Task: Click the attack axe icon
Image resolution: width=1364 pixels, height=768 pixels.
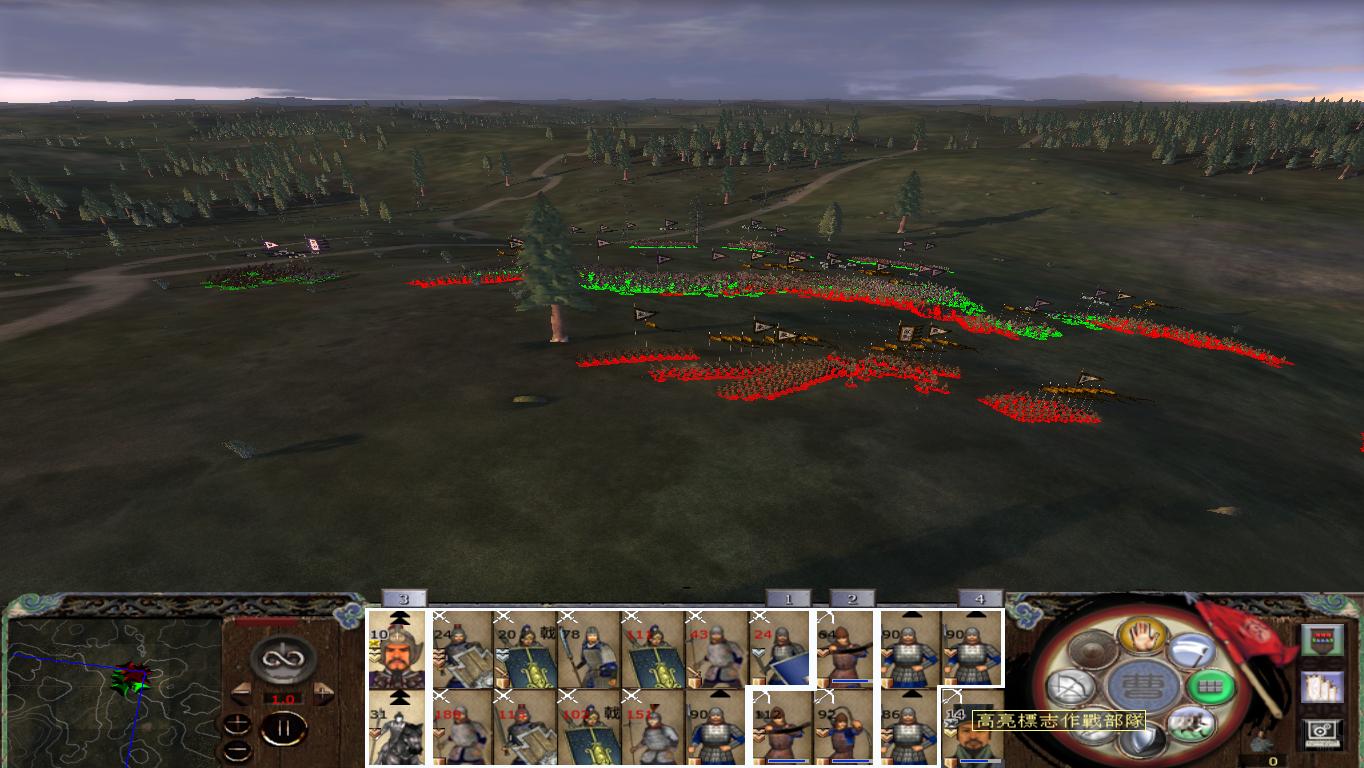Action: pyautogui.click(x=1194, y=651)
